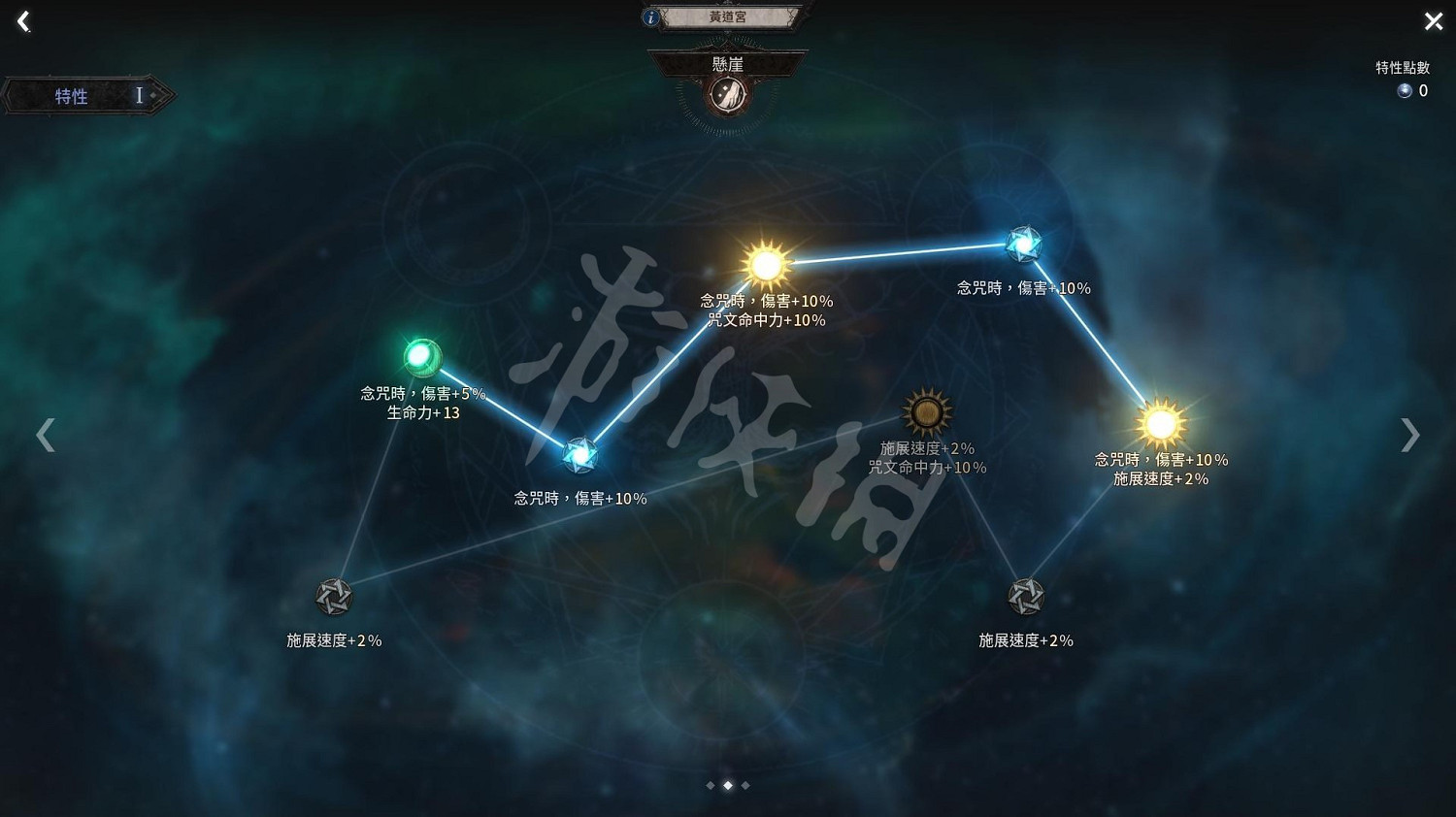Go back using top-left arrow
This screenshot has height=817, width=1456.
21,20
